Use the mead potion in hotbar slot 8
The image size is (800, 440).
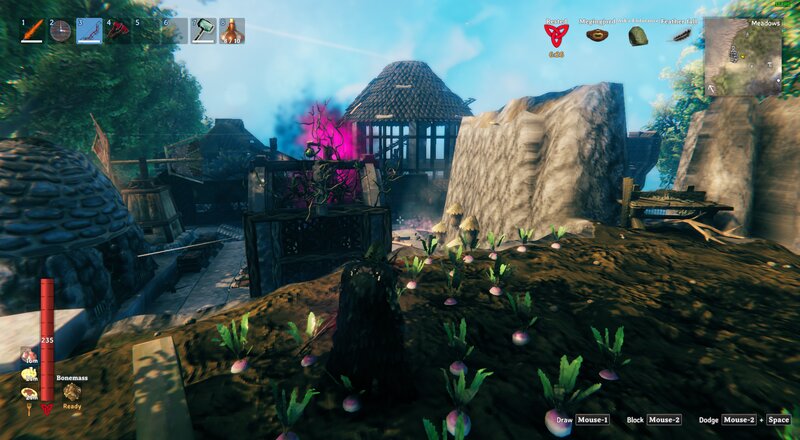pos(232,30)
